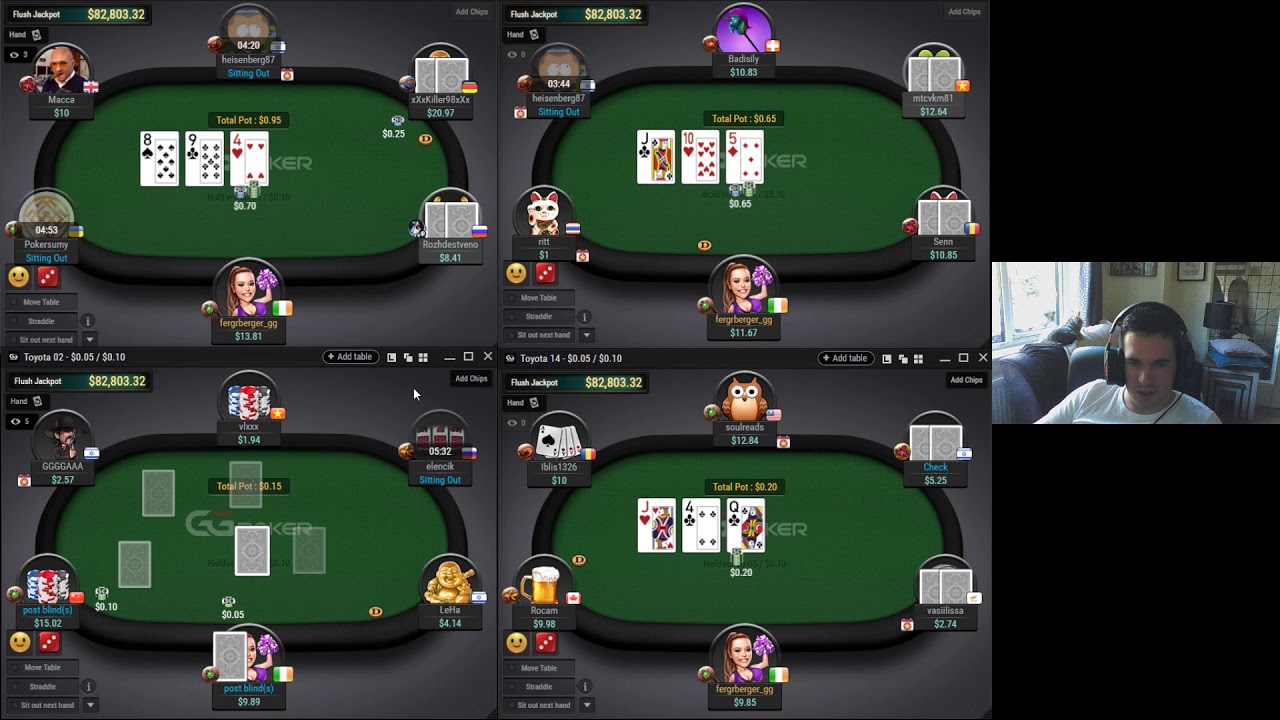Open the Sit out next hand dropdown on Toyota 14
Image resolution: width=1280 pixels, height=720 pixels.
(587, 705)
